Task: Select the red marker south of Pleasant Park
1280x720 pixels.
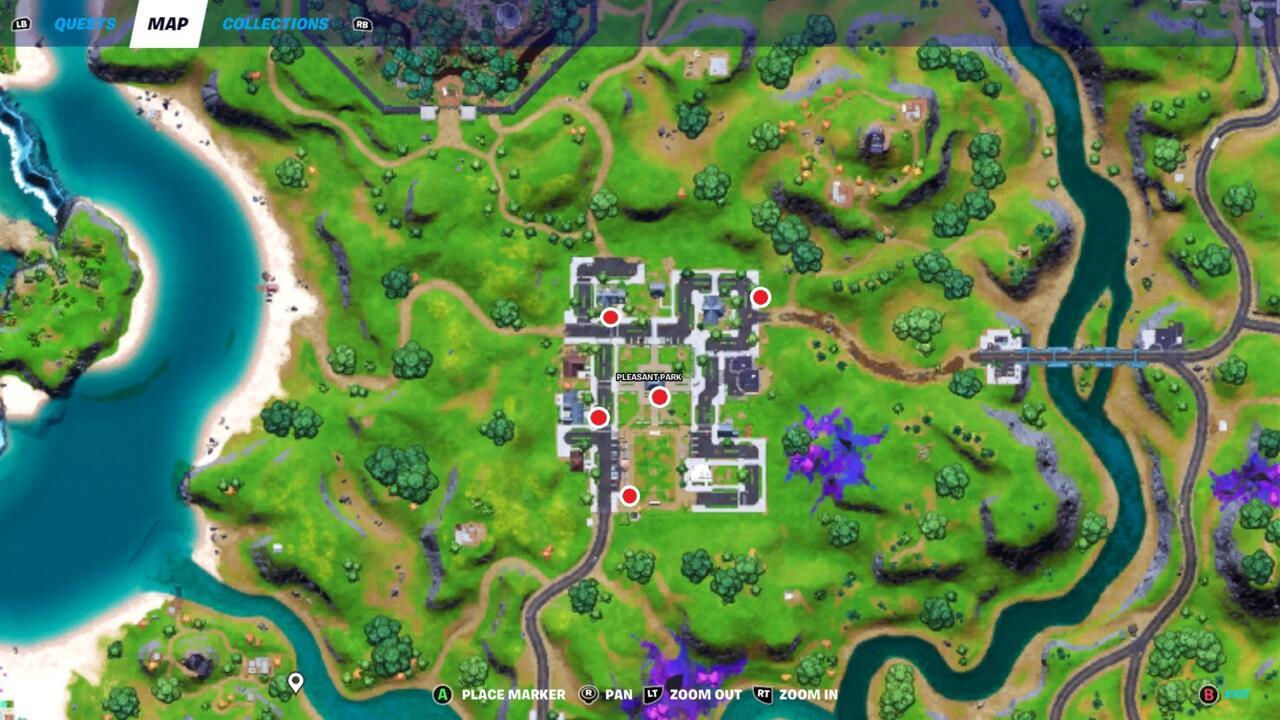Action: click(630, 494)
